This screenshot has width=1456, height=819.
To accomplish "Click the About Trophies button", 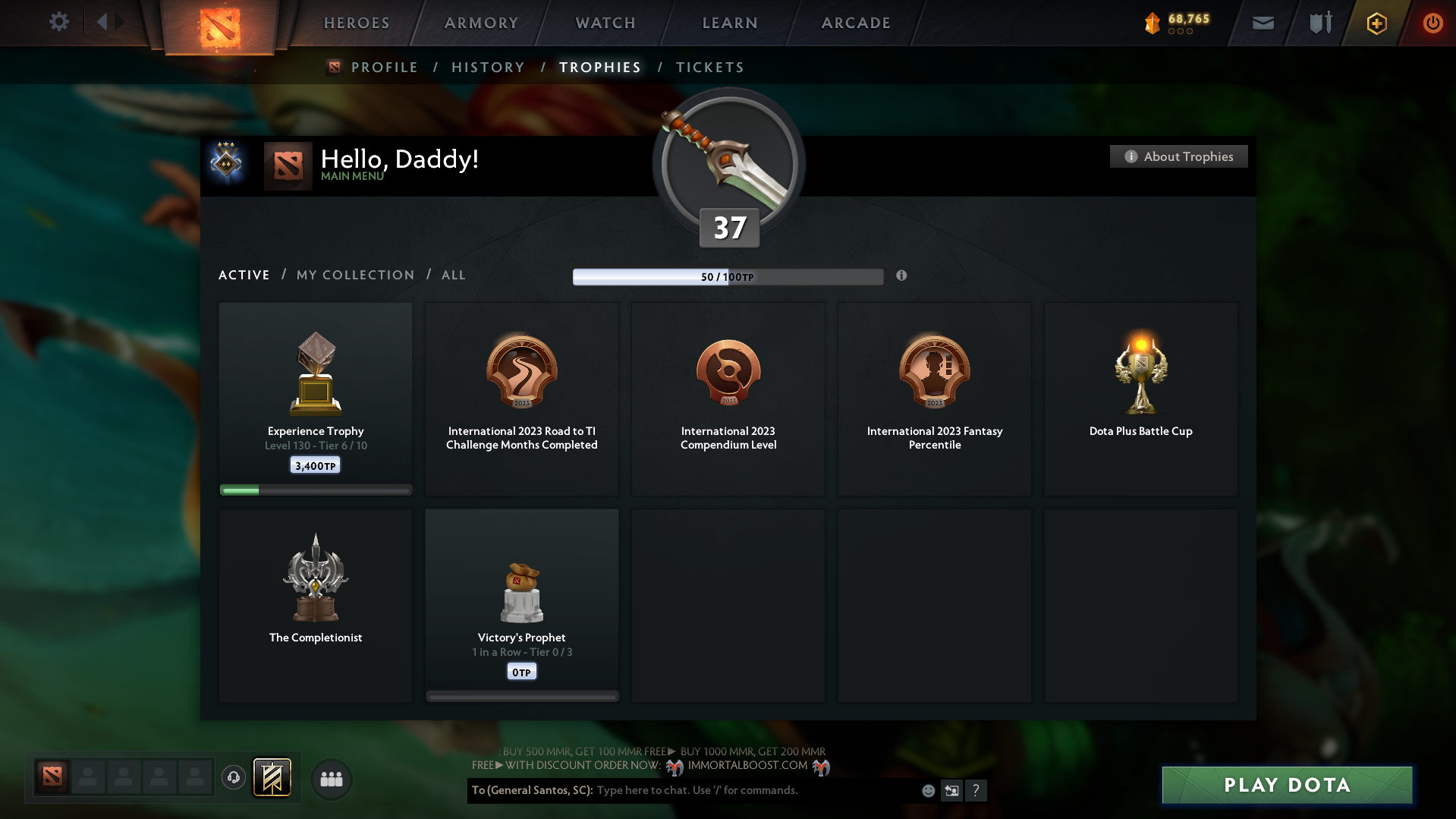I will pyautogui.click(x=1178, y=156).
